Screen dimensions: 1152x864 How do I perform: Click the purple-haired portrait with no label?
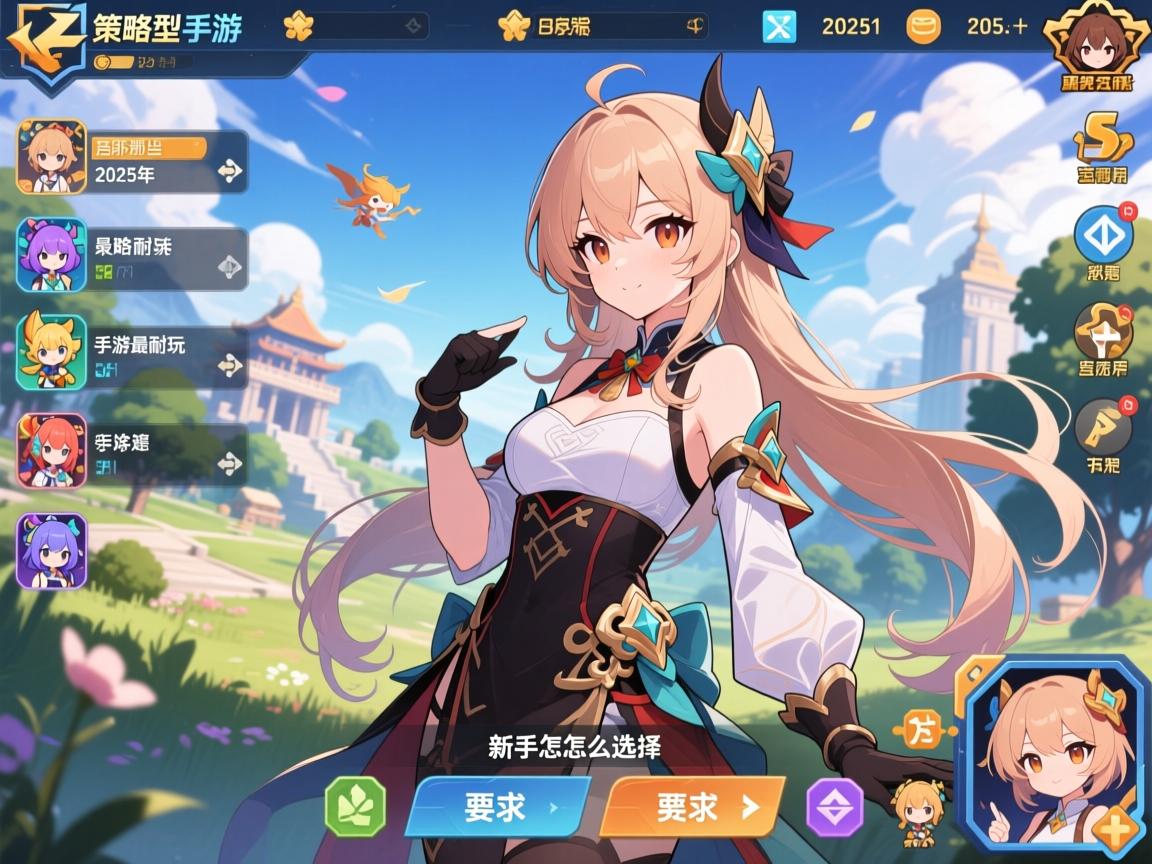click(x=52, y=549)
